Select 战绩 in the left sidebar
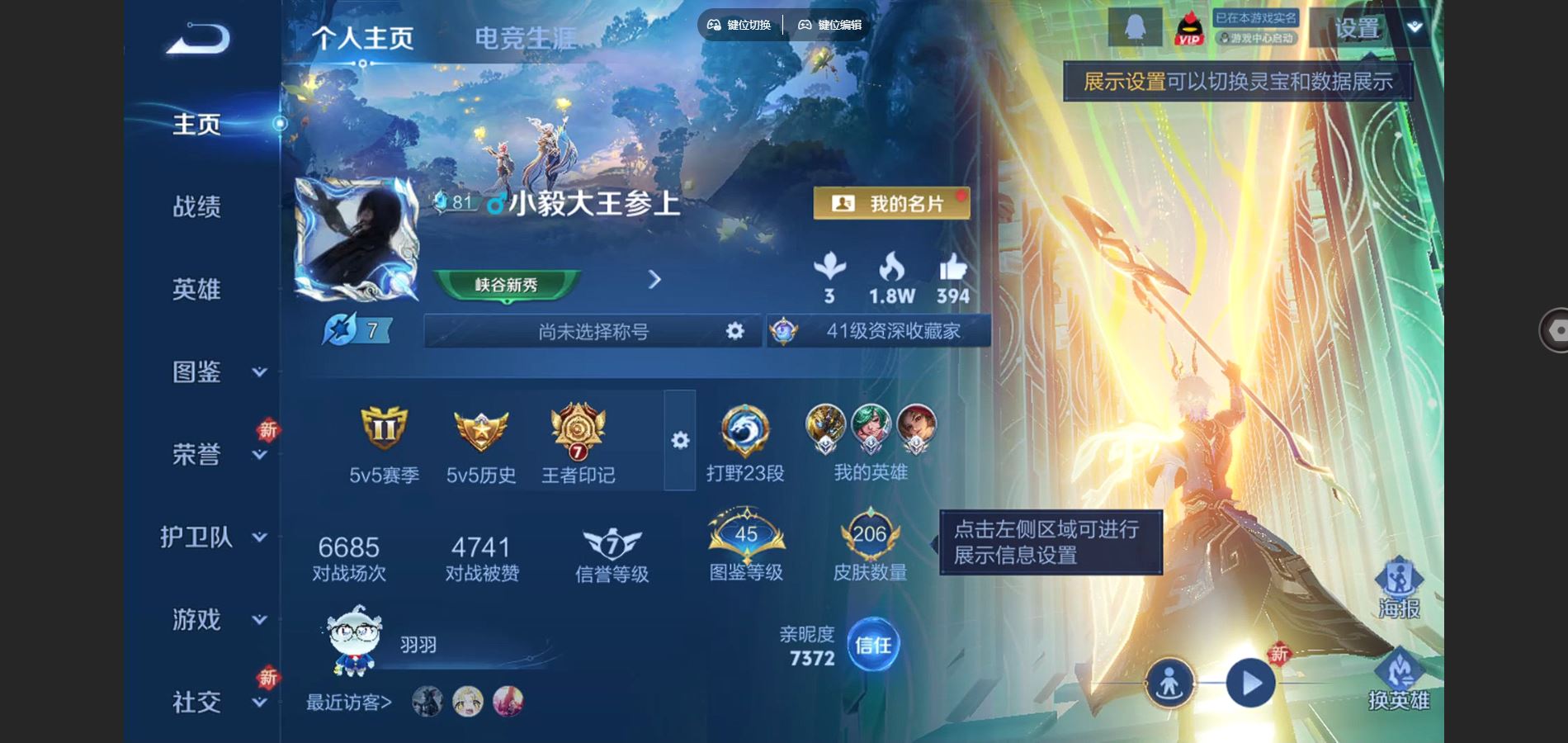The image size is (1568, 743). click(x=198, y=206)
